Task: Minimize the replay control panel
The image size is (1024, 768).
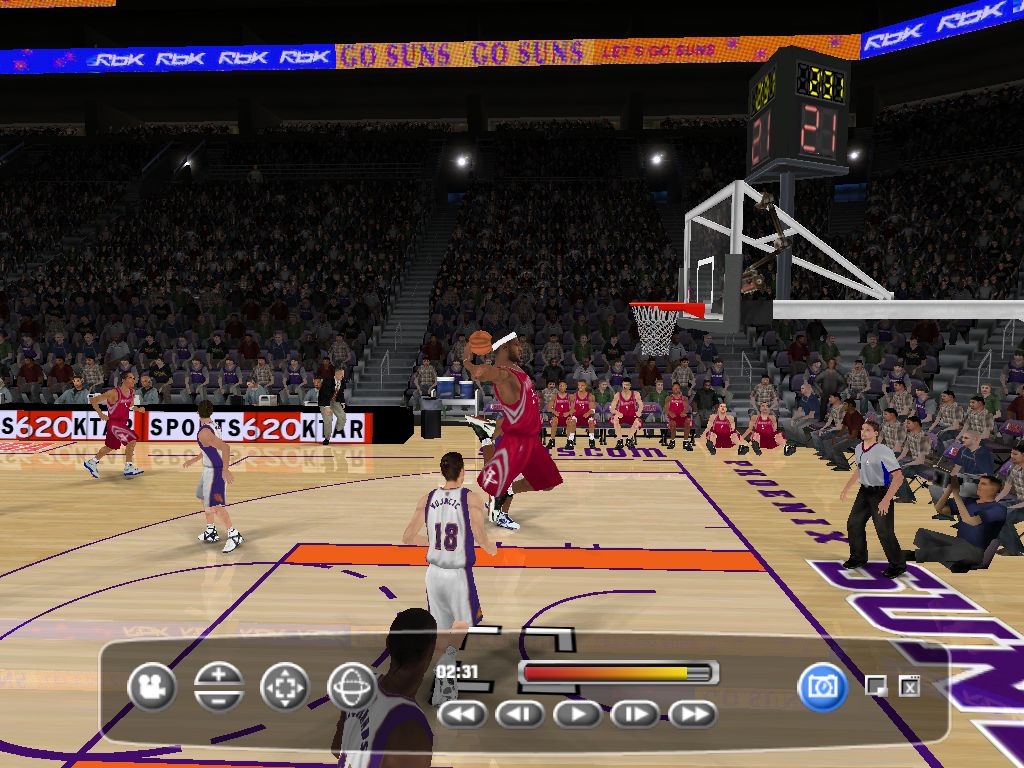Action: [x=876, y=686]
